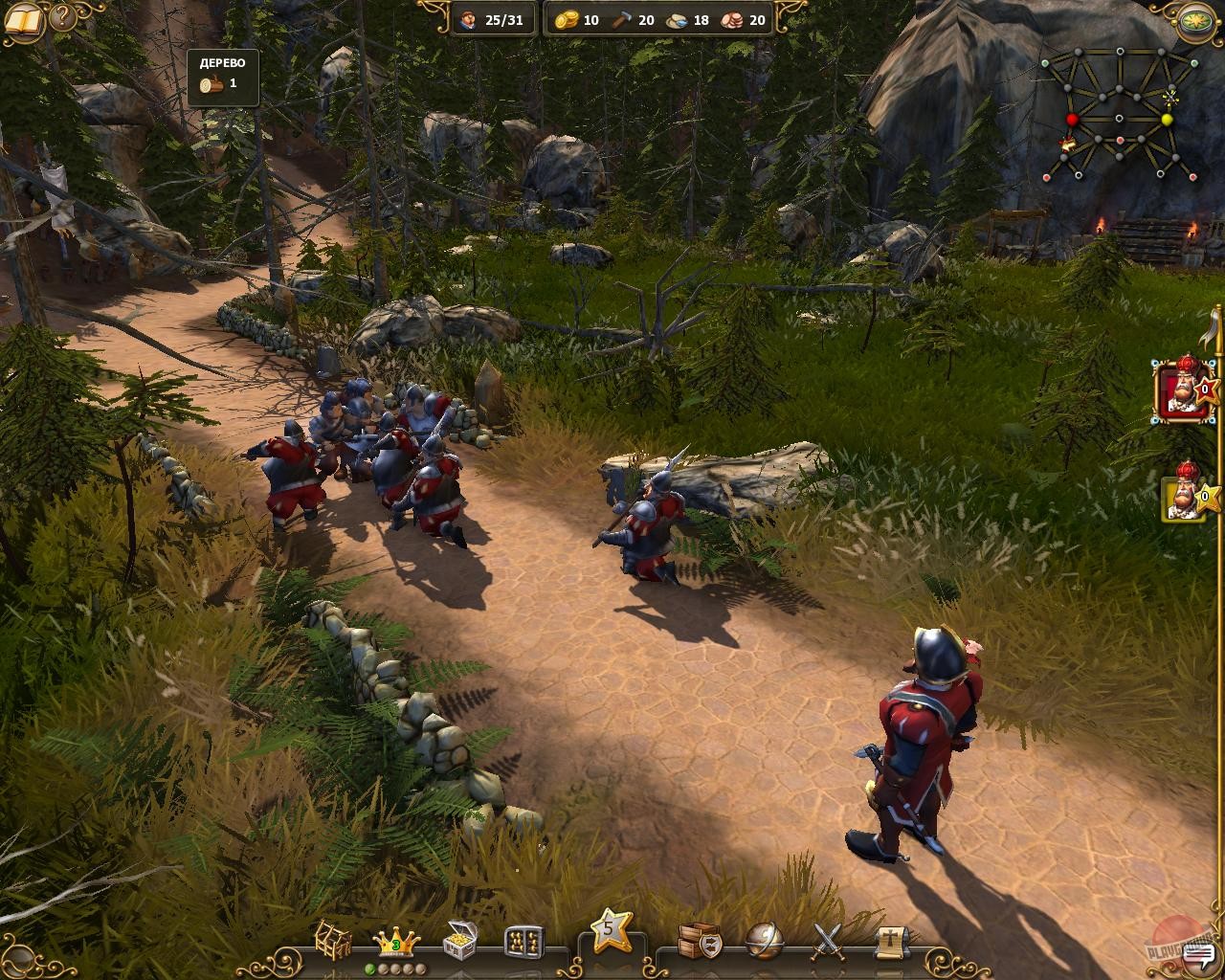The height and width of the screenshot is (980, 1225).
Task: Click the red node on the minimap
Action: (x=1071, y=119)
